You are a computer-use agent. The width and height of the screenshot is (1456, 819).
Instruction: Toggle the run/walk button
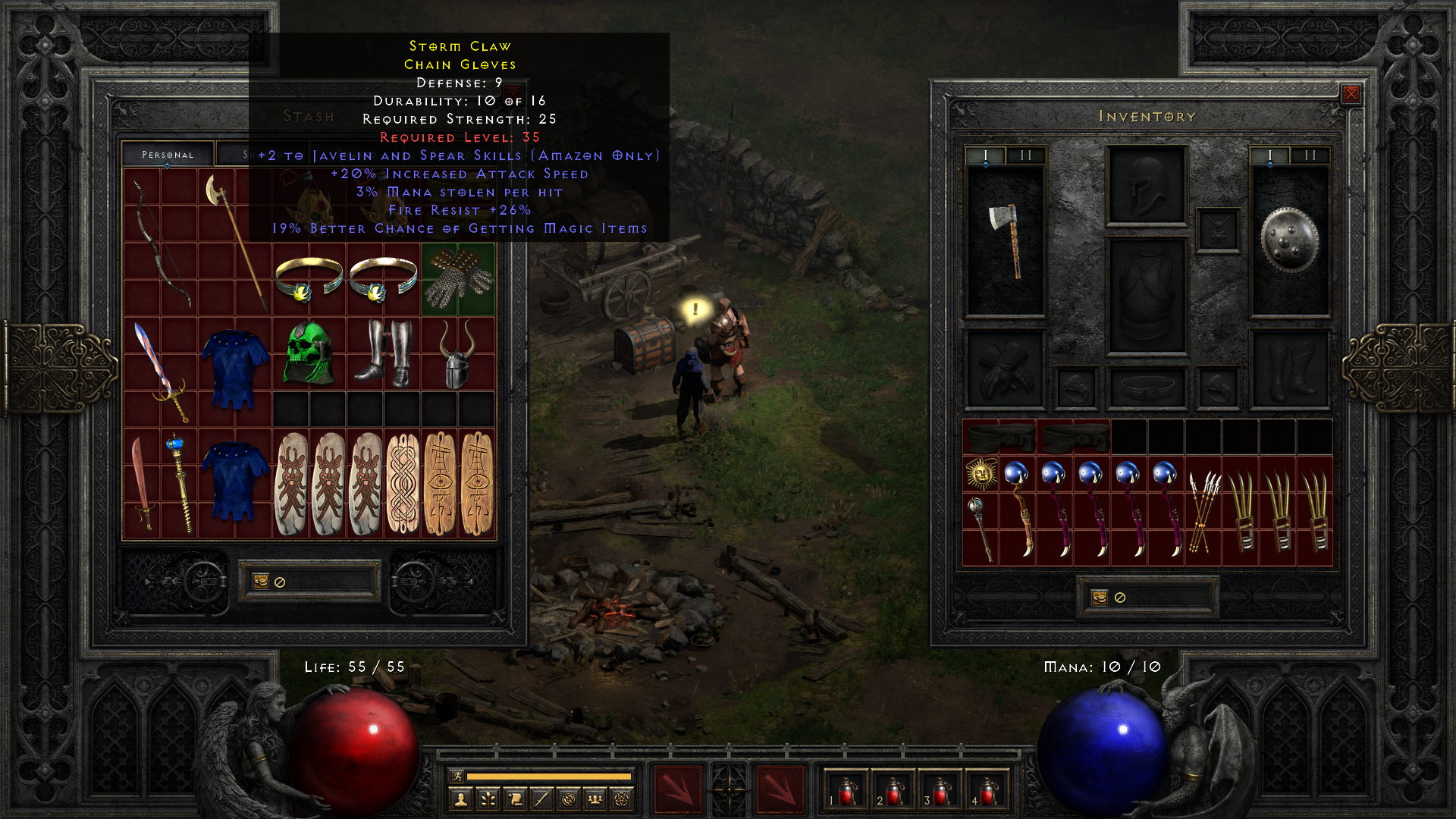tap(457, 776)
